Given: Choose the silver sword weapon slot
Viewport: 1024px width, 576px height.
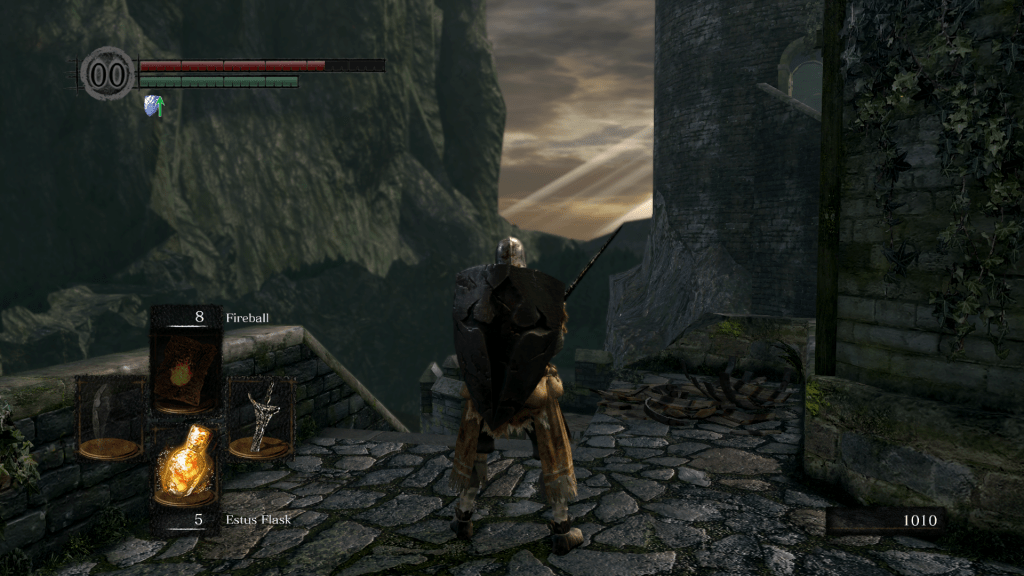Looking at the screenshot, I should 260,416.
